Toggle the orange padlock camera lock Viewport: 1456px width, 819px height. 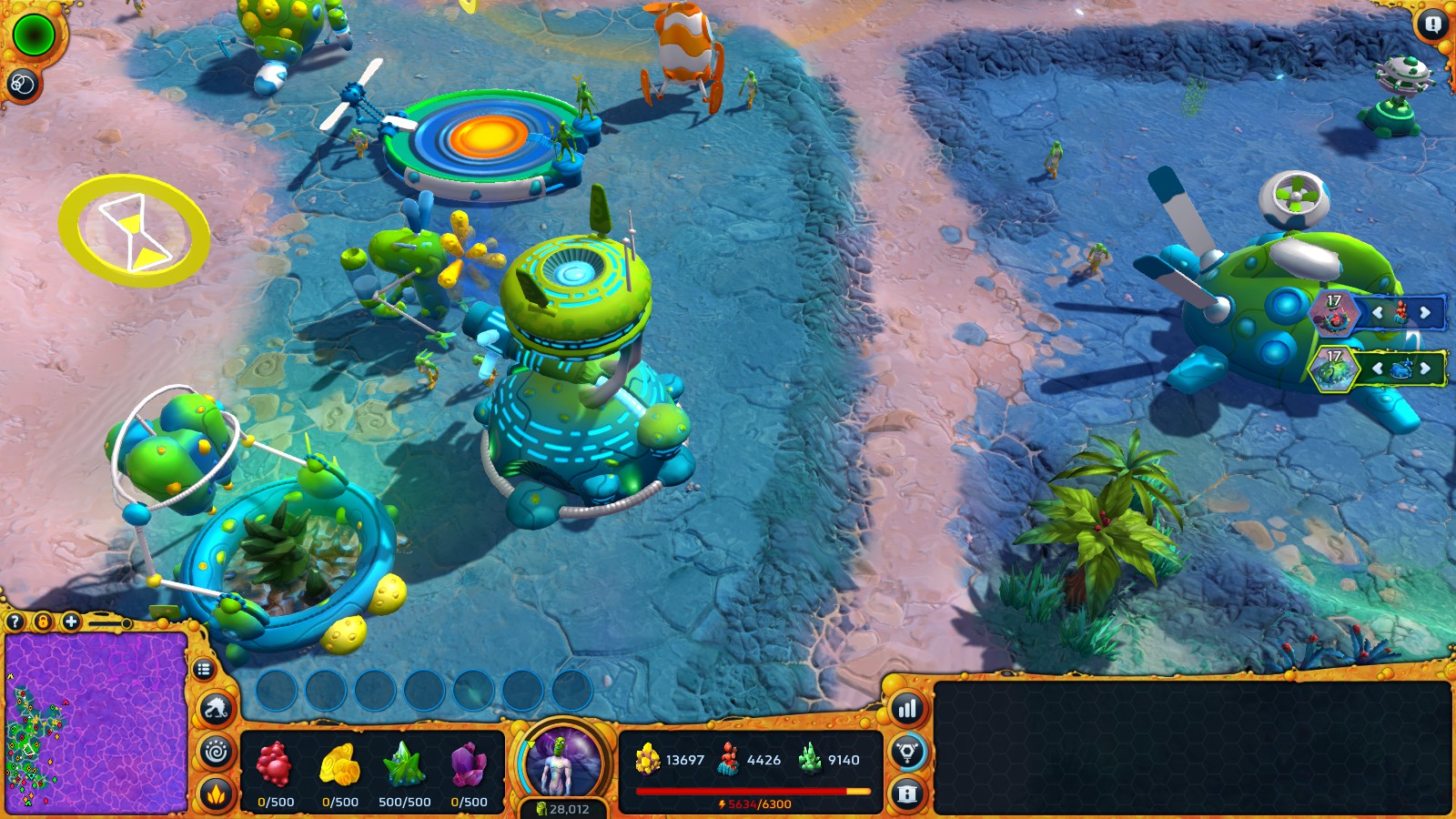coord(43,622)
